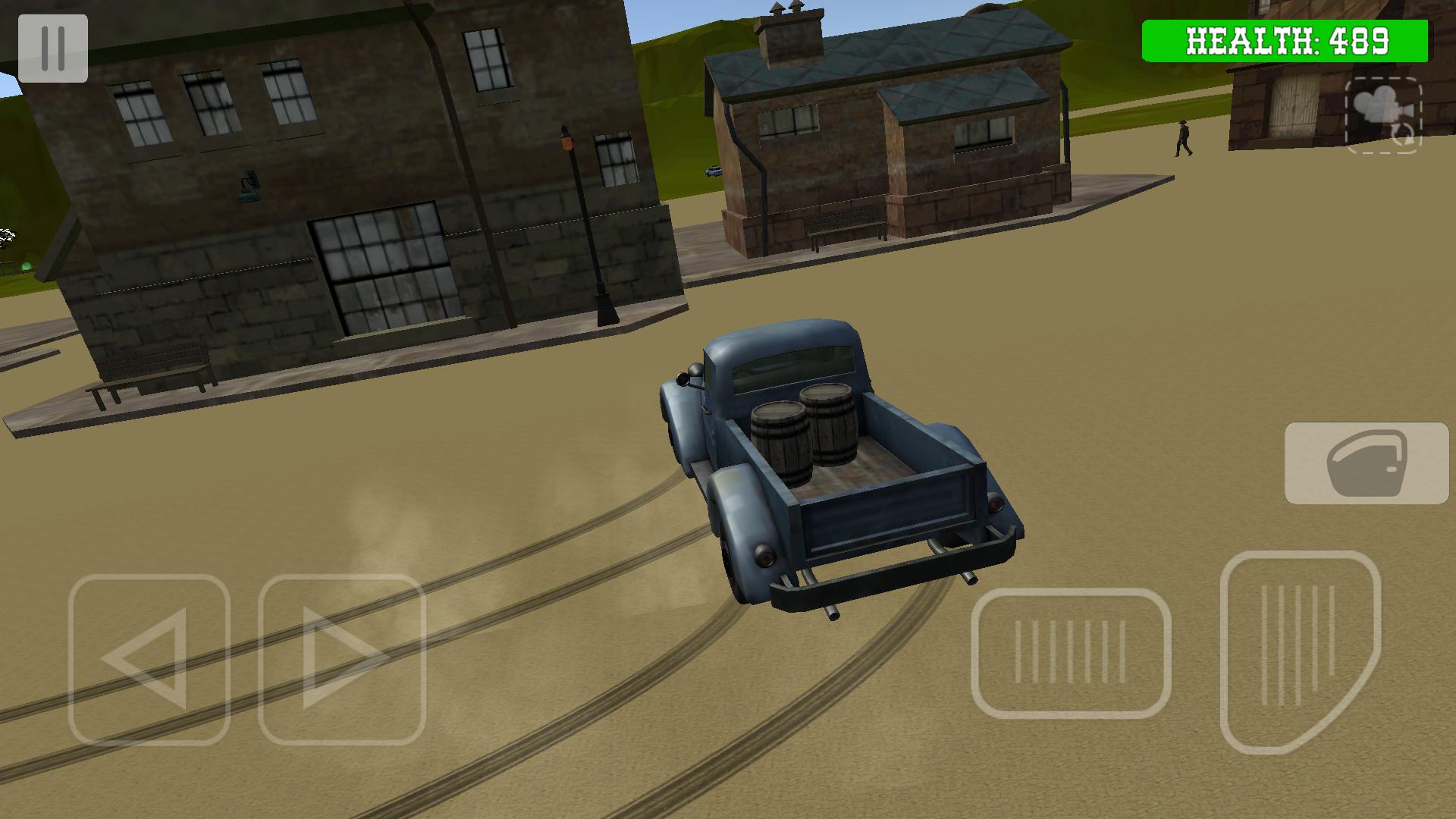This screenshot has height=819, width=1456.
Task: Pause the game
Action: pos(53,49)
